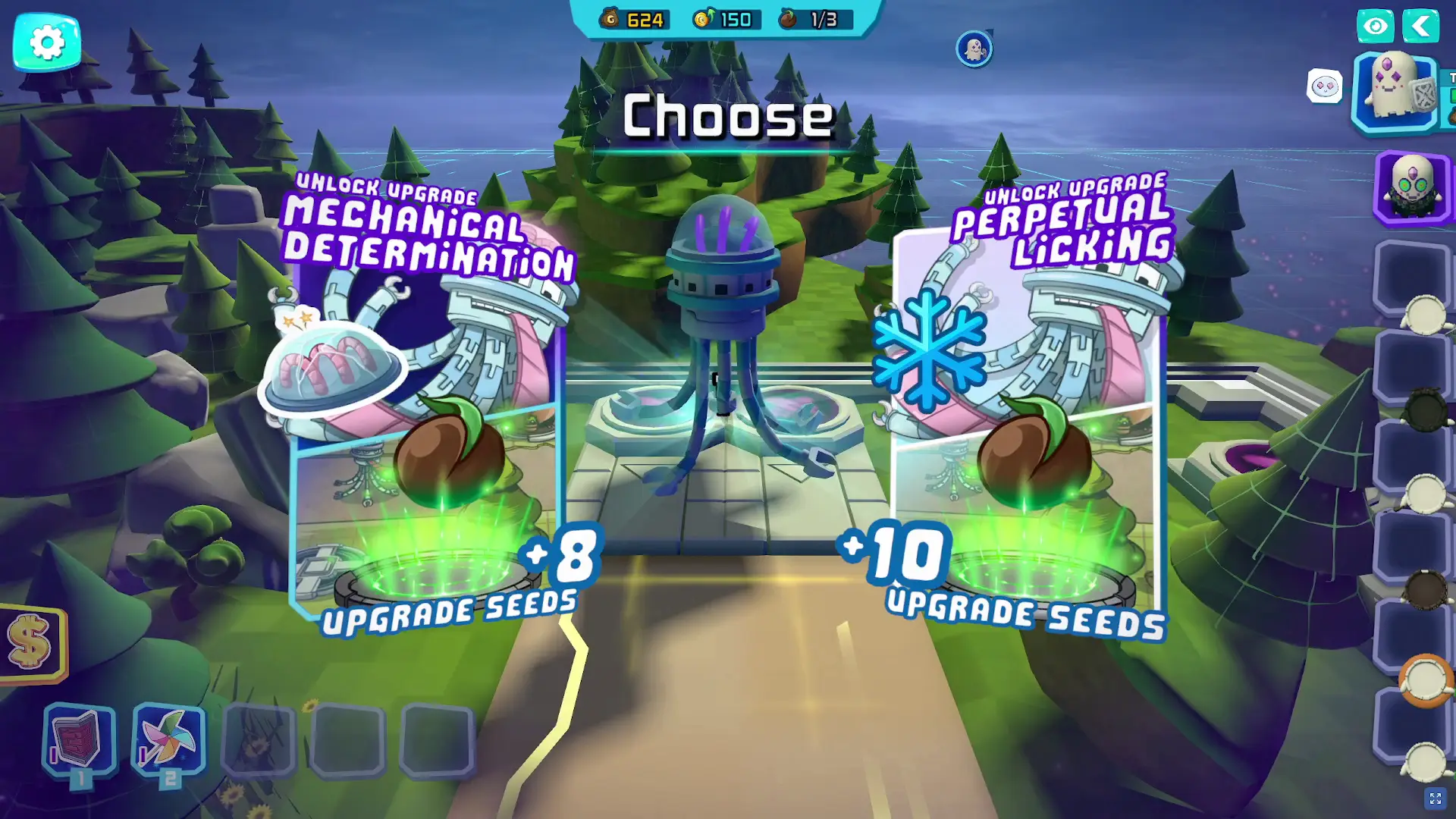This screenshot has width=1456, height=819.
Task: Toggle the eye visibility icon at top right
Action: click(x=1376, y=26)
